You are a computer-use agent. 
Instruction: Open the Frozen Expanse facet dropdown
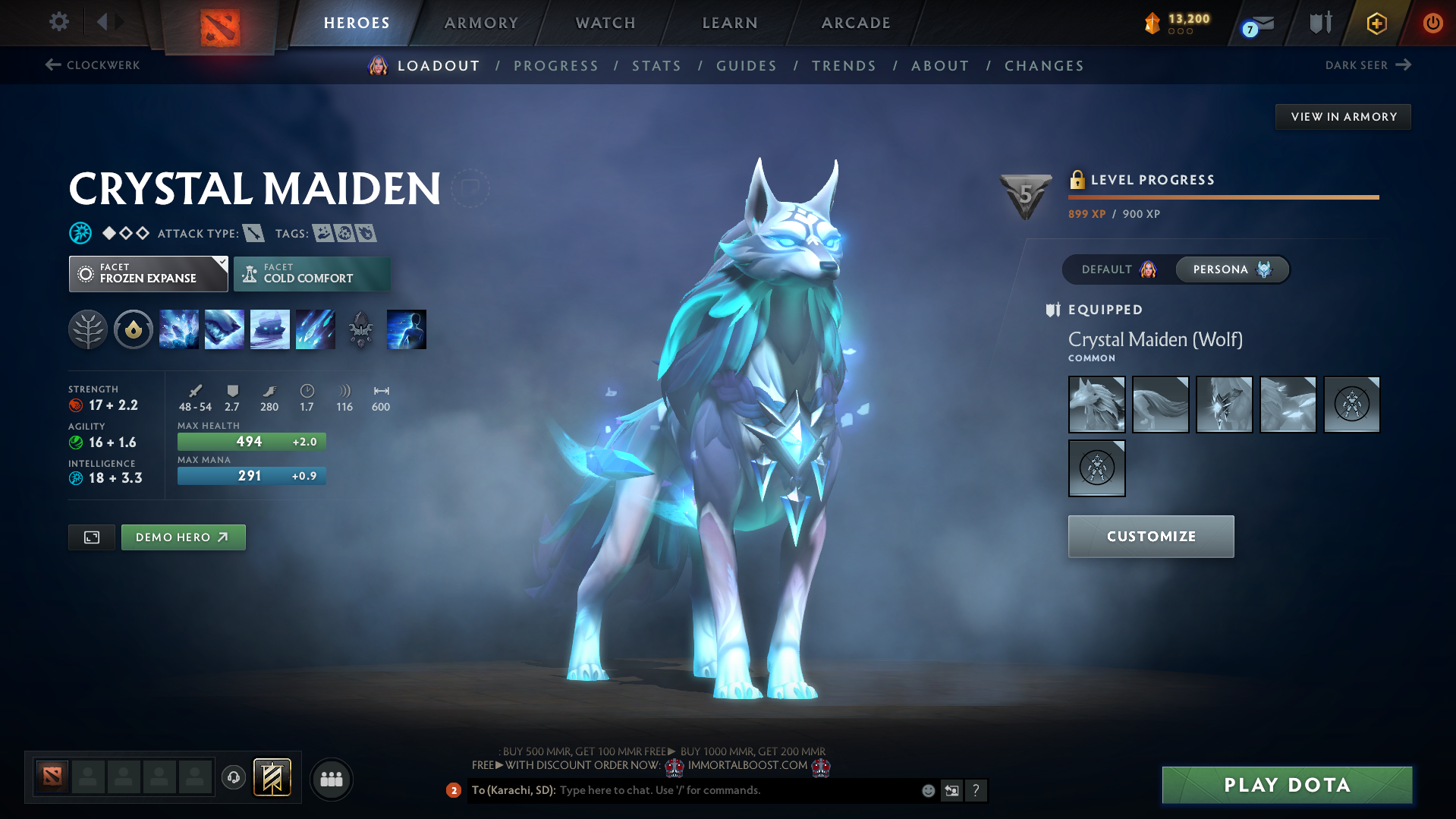point(148,273)
